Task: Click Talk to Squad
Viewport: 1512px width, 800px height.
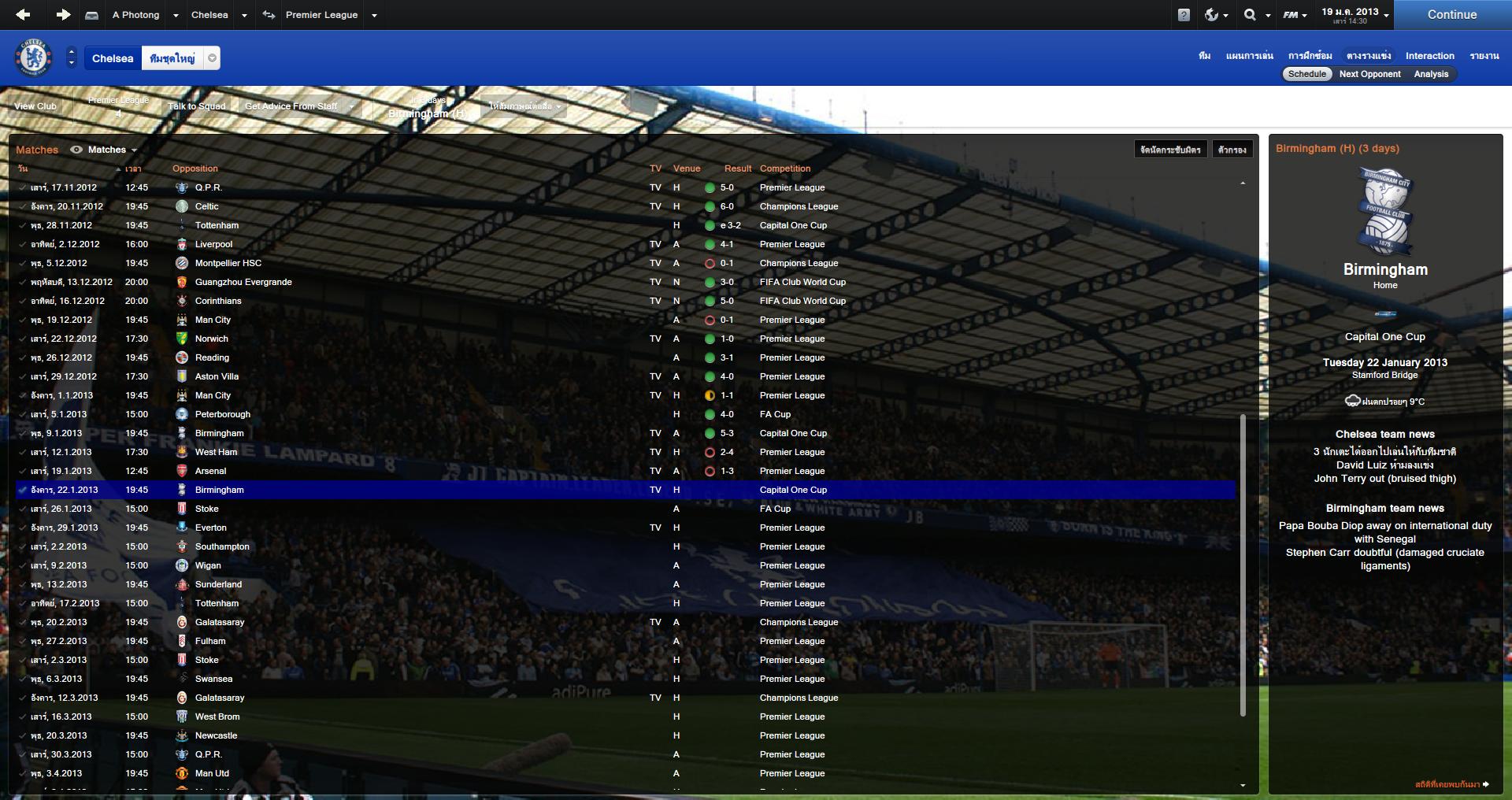Action: [196, 106]
